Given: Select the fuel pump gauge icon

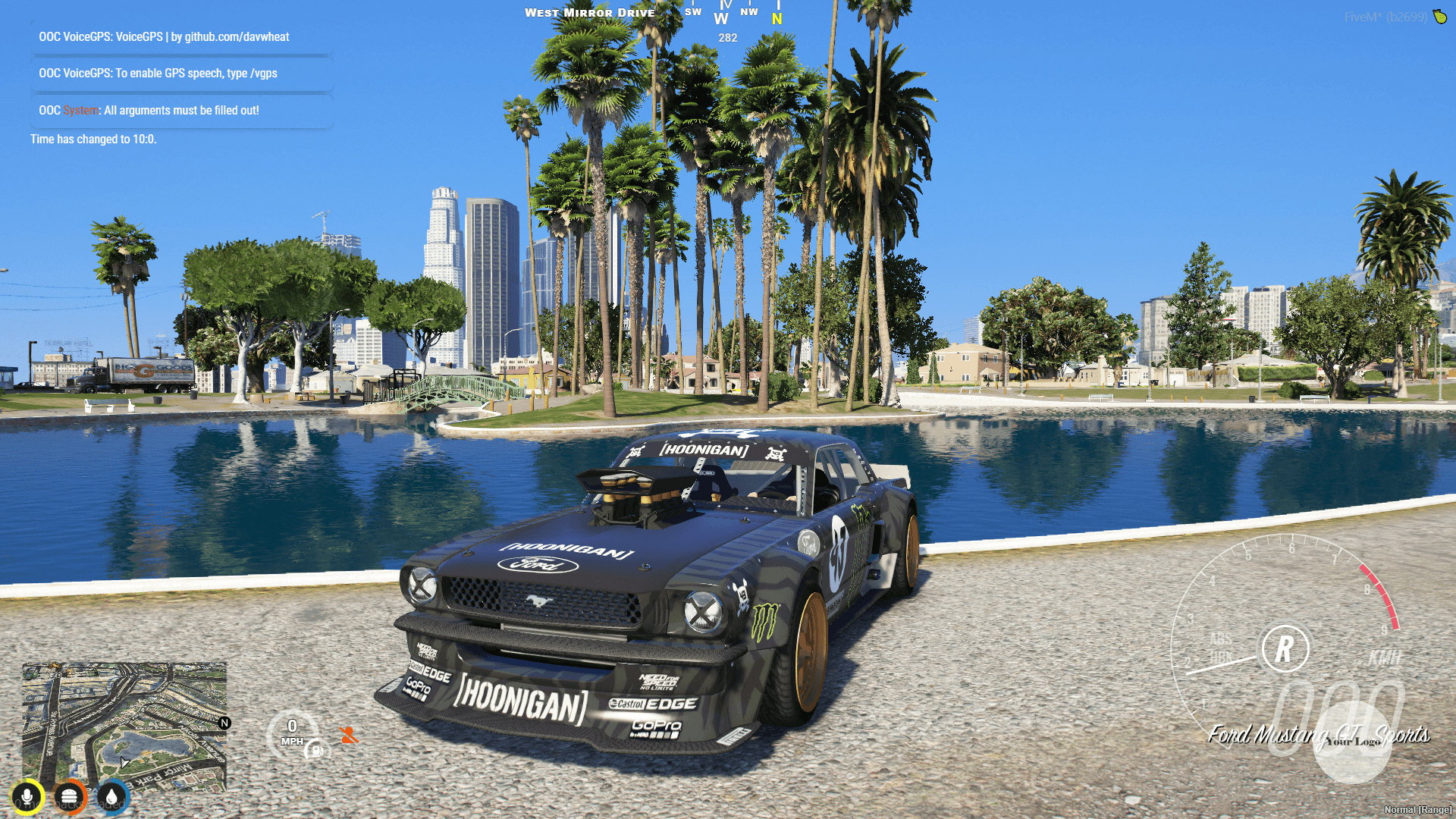Looking at the screenshot, I should pos(317,751).
